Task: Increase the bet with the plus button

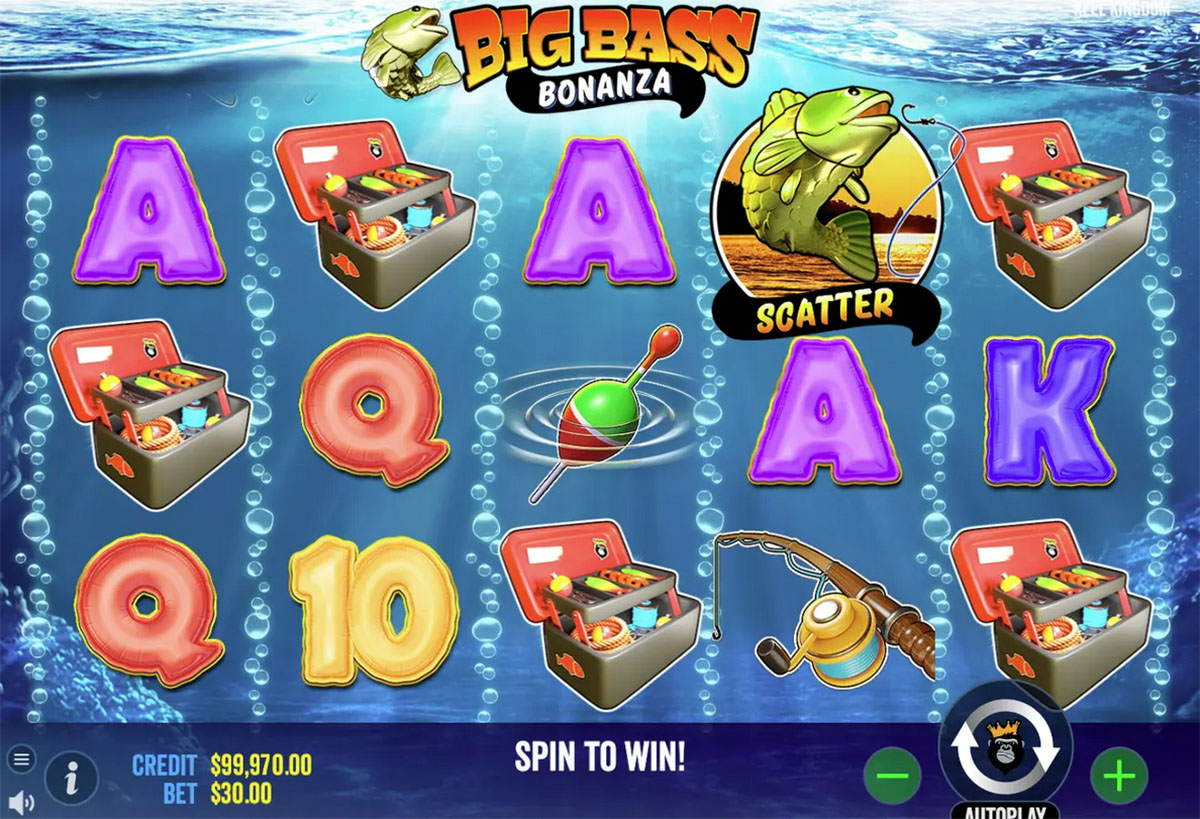Action: pyautogui.click(x=1118, y=774)
